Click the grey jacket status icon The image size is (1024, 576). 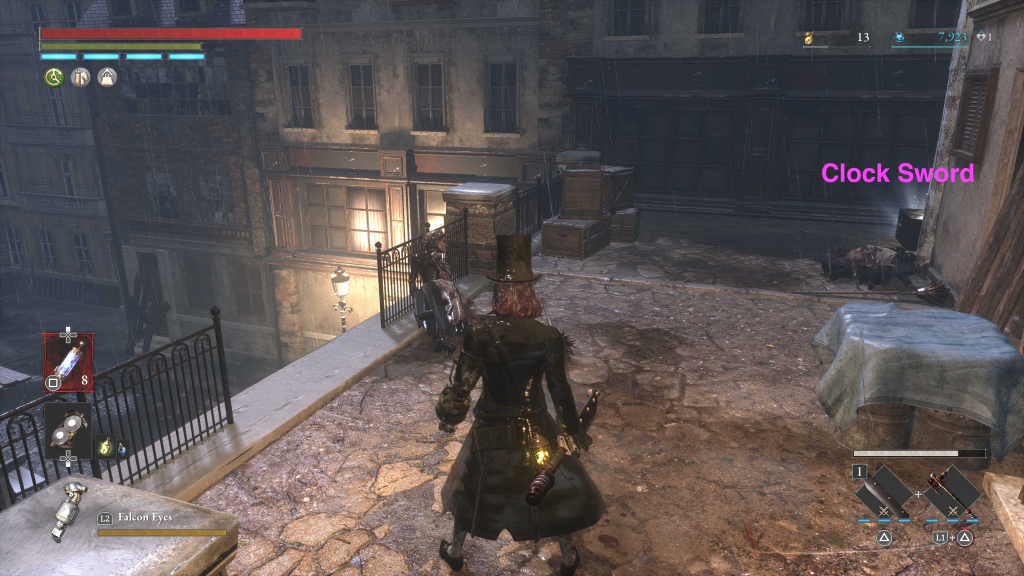(x=80, y=77)
